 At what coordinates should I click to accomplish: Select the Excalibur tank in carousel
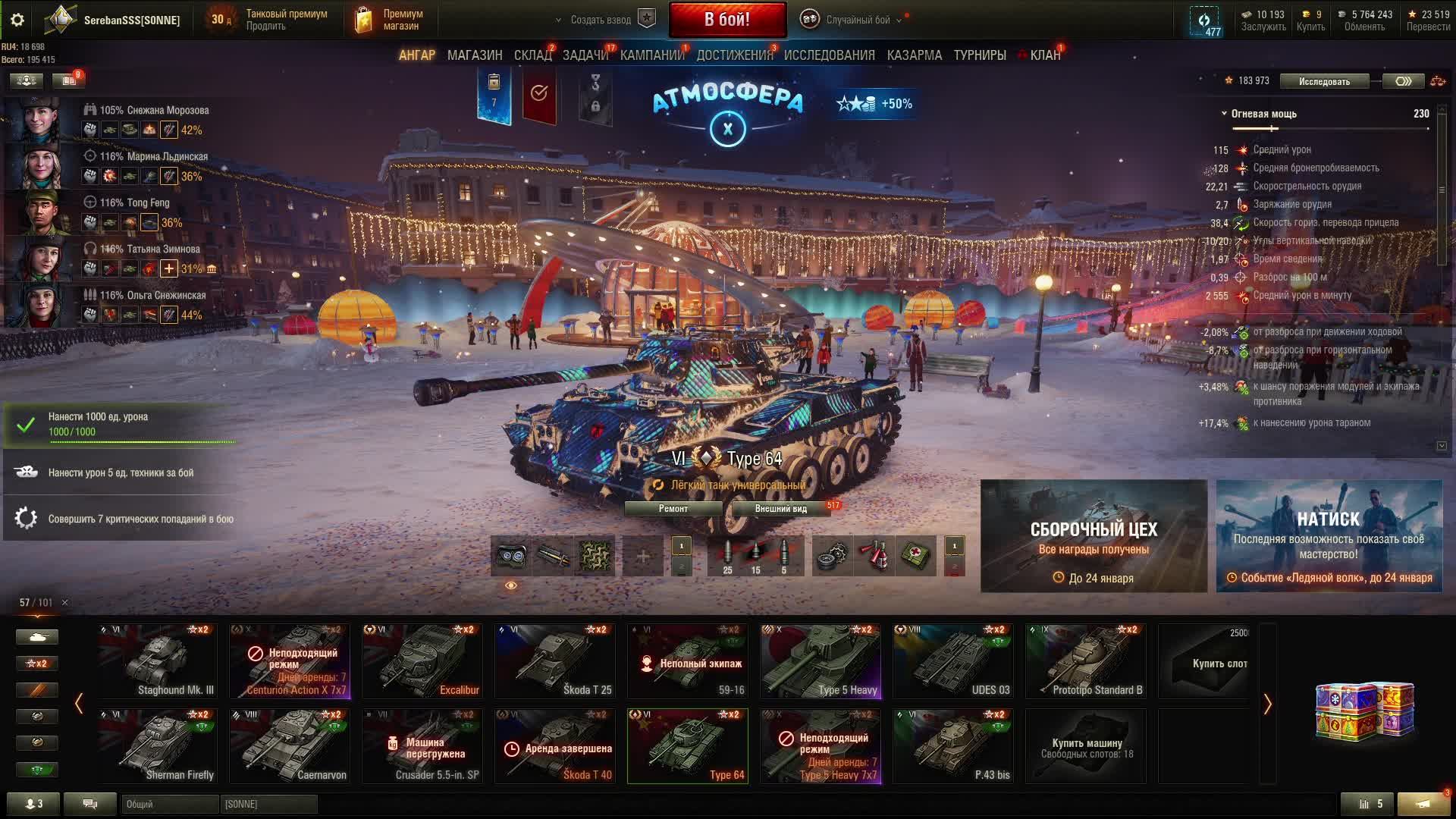coord(422,661)
